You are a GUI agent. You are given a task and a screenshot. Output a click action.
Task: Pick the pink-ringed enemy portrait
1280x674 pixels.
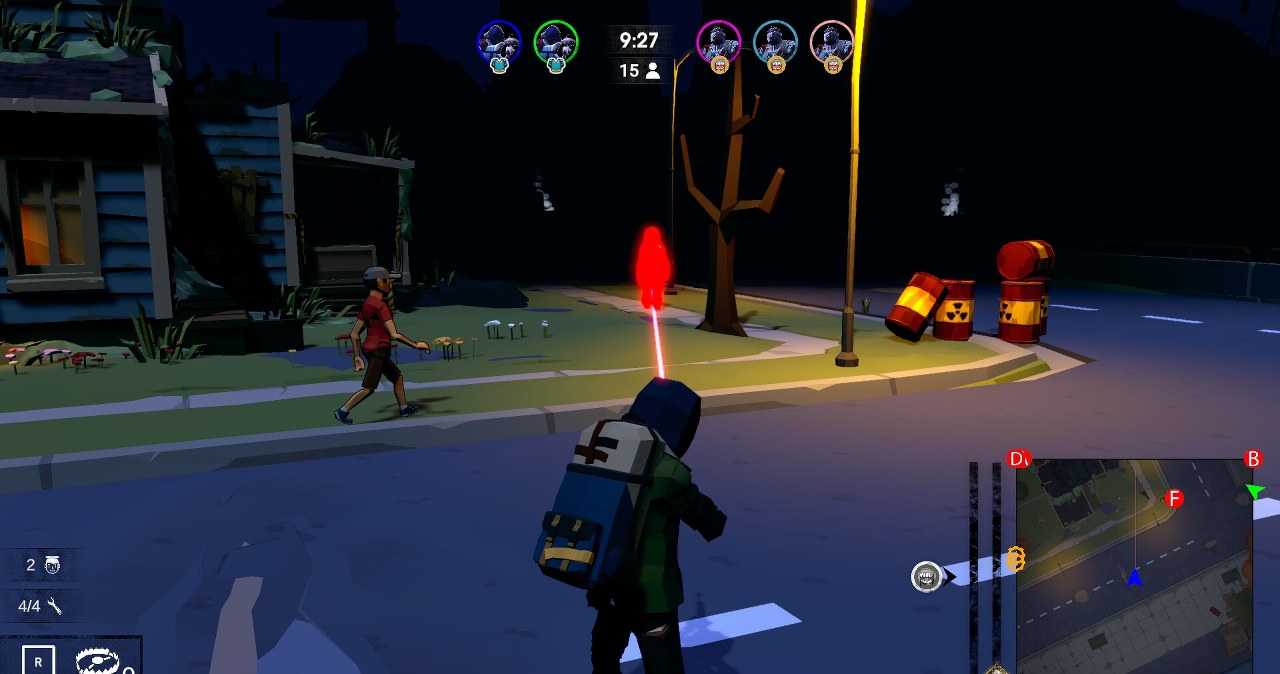(832, 42)
